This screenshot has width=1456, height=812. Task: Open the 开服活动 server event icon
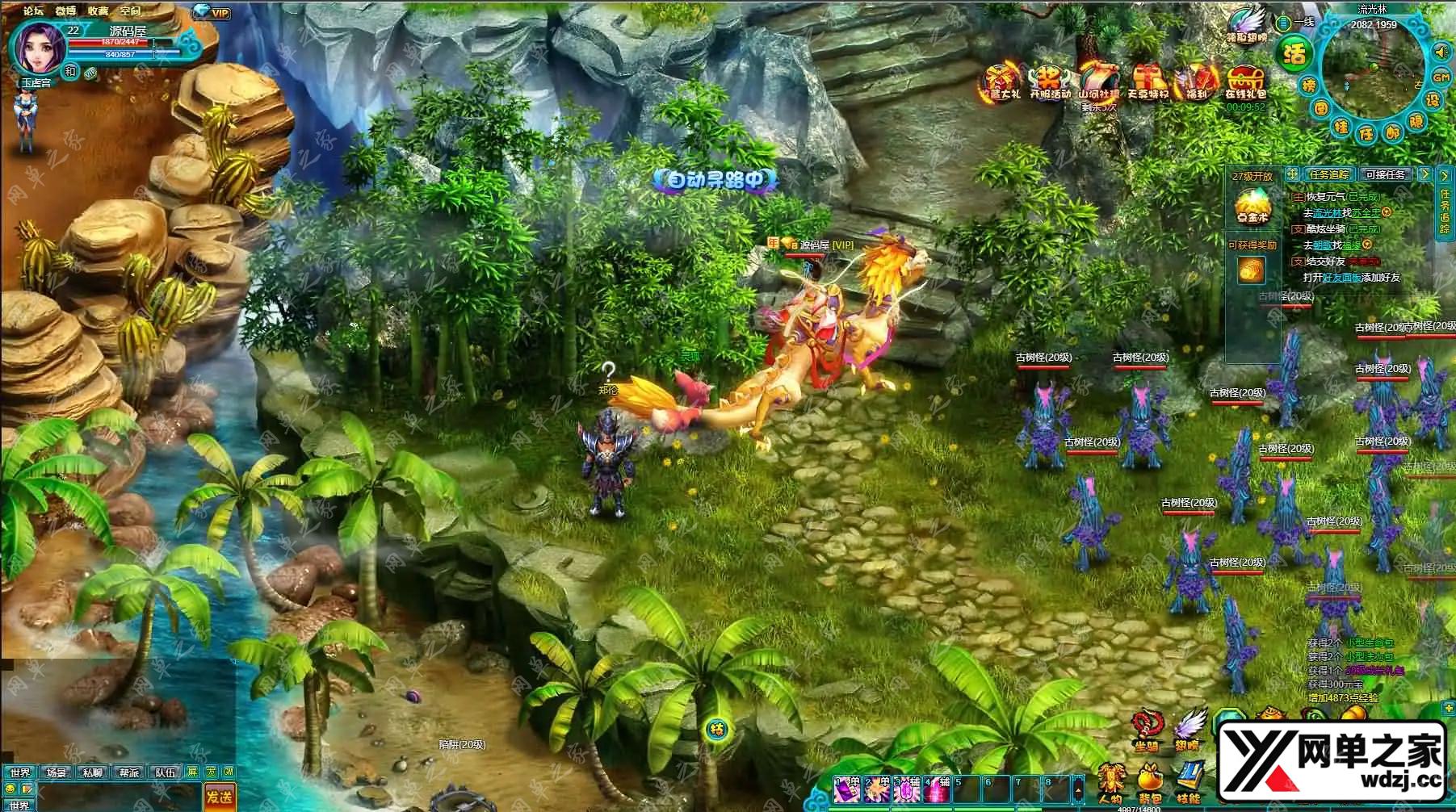pos(1049,82)
